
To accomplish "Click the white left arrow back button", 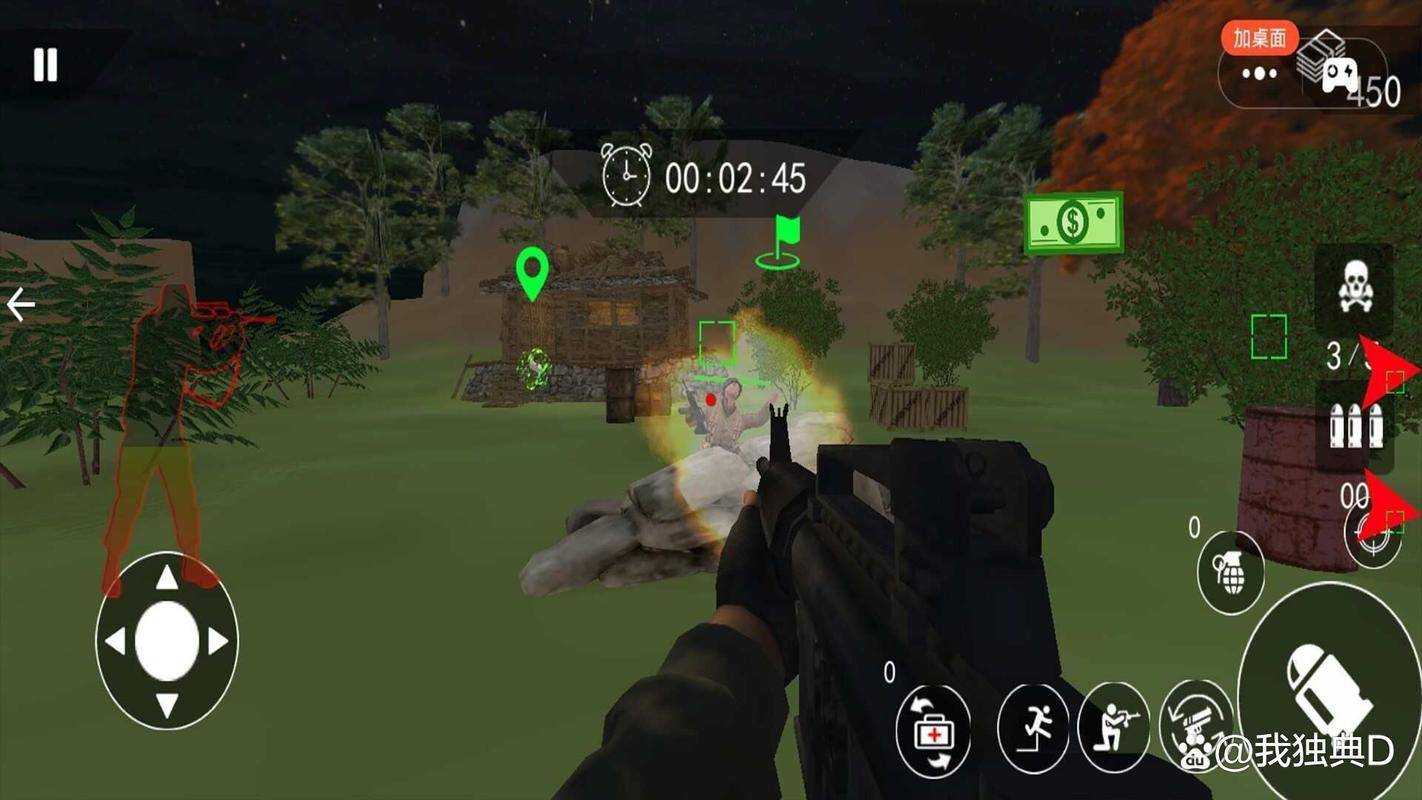I will [20, 304].
